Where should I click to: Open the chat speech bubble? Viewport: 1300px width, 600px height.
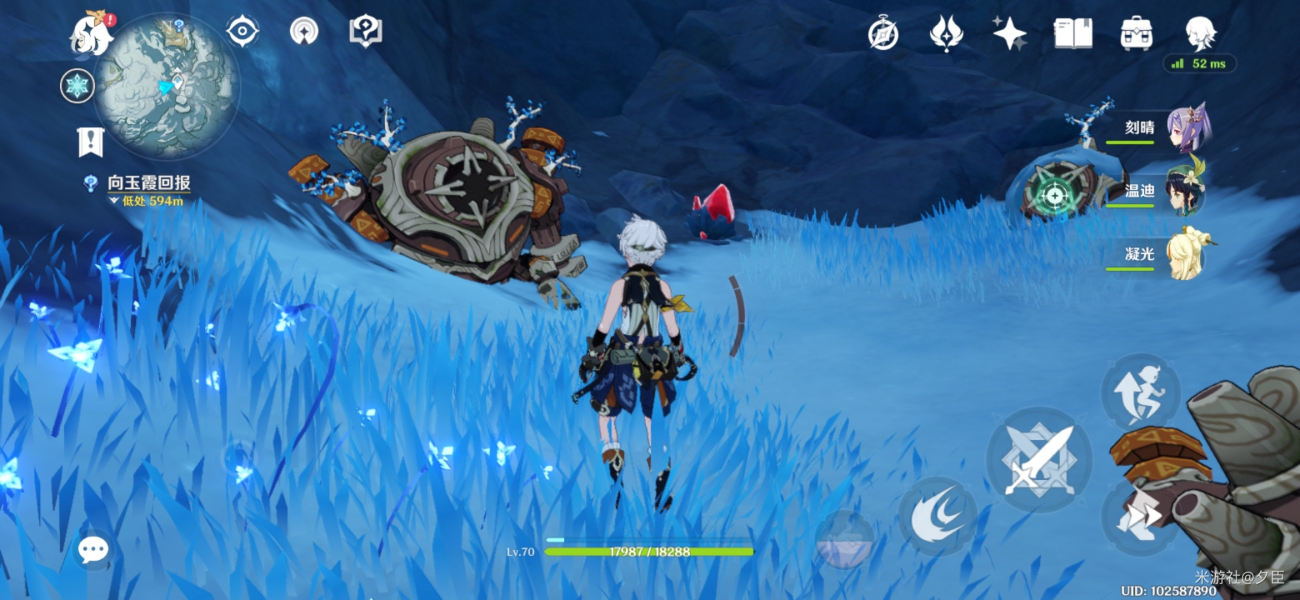coord(93,549)
